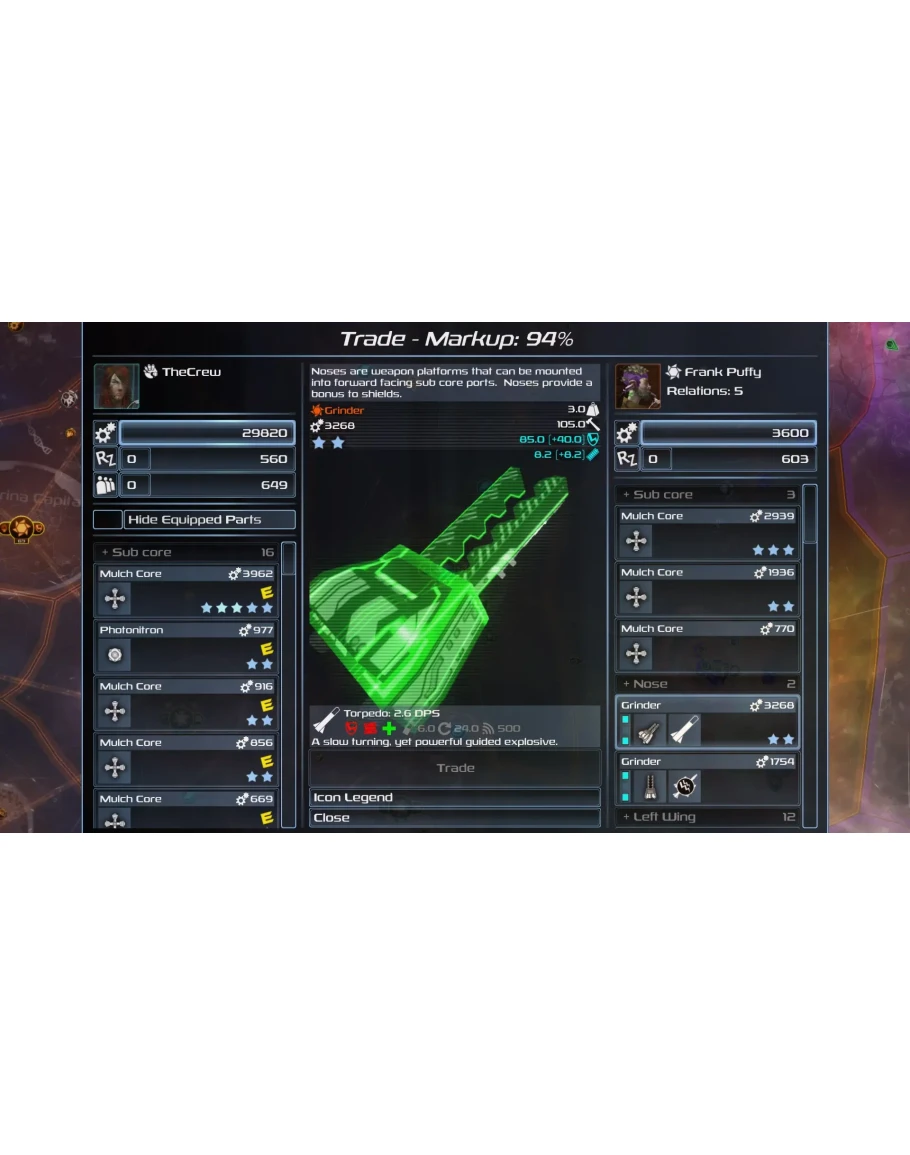Select the Photonitron part

click(x=186, y=647)
